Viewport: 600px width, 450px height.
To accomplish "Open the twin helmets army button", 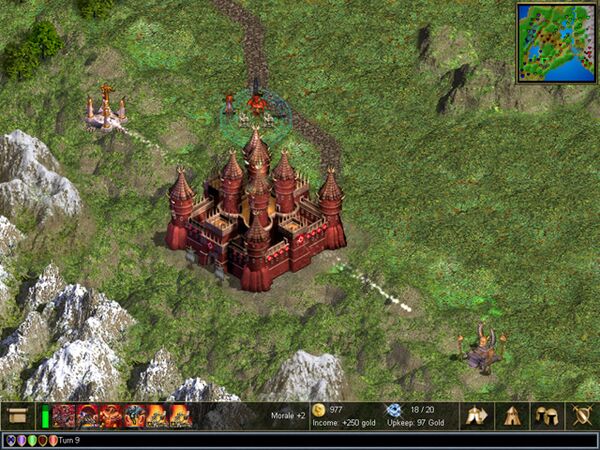I will pyautogui.click(x=546, y=415).
